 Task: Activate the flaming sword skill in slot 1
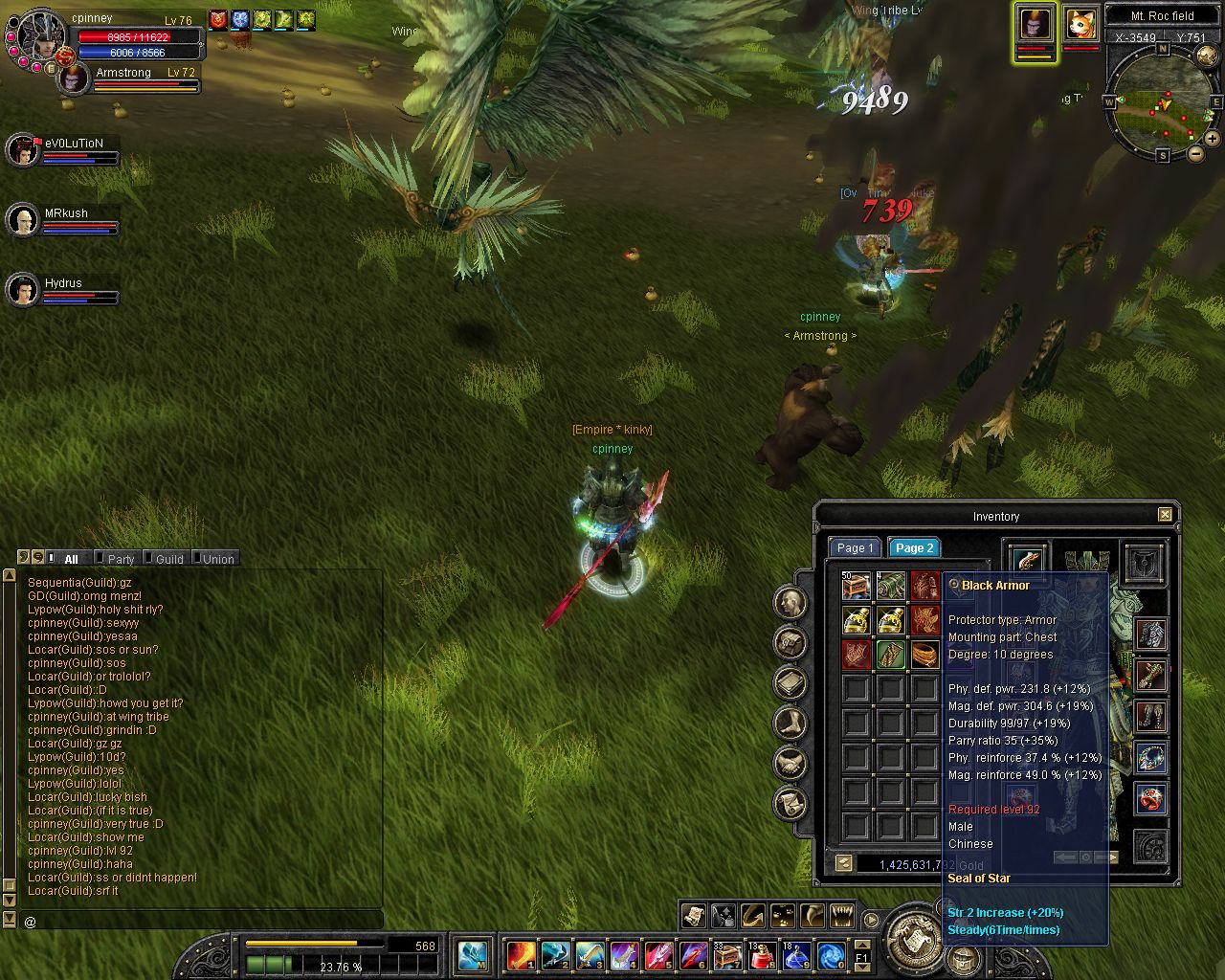(521, 955)
